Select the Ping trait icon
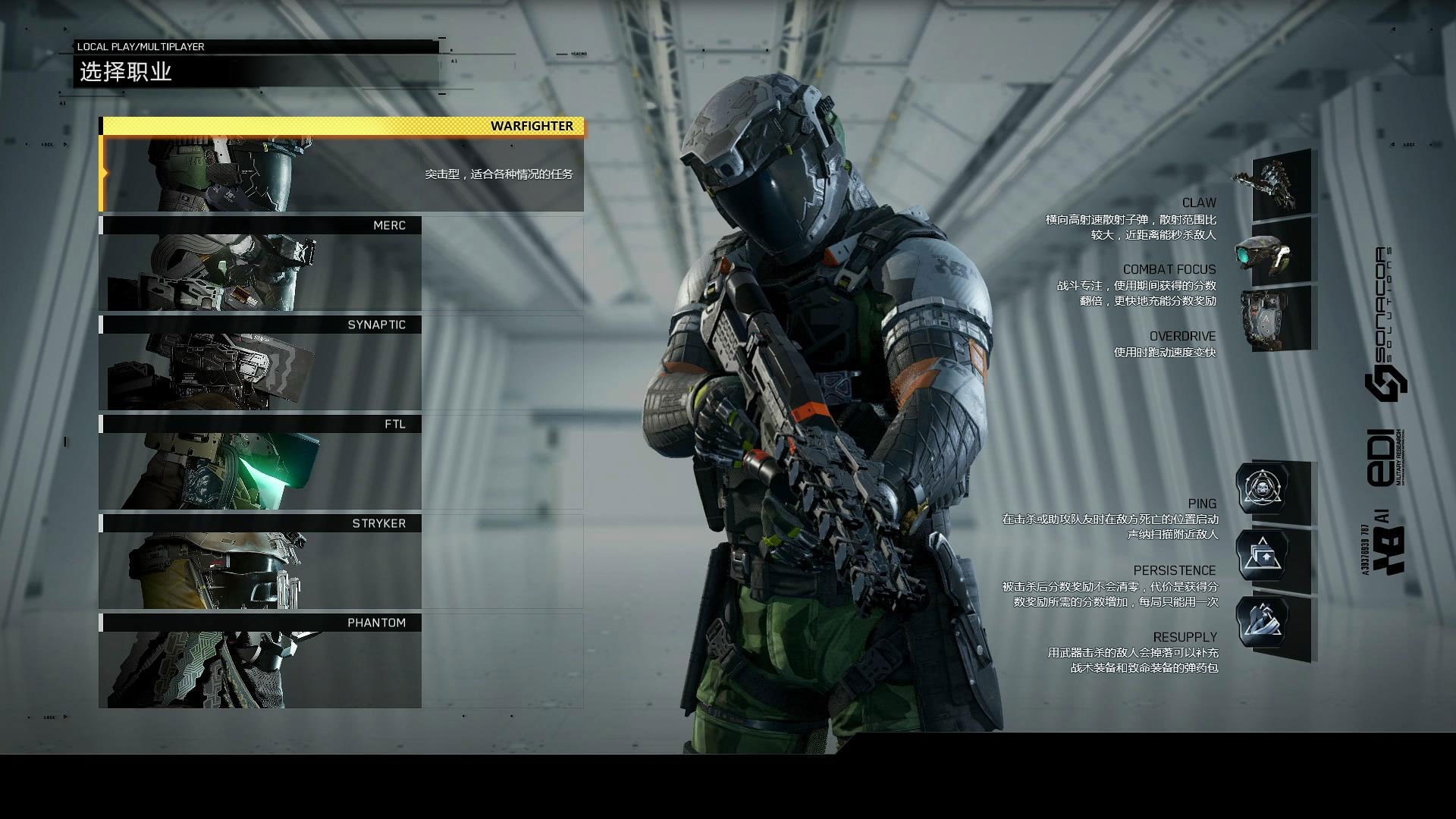Viewport: 1456px width, 819px height. point(1263,489)
